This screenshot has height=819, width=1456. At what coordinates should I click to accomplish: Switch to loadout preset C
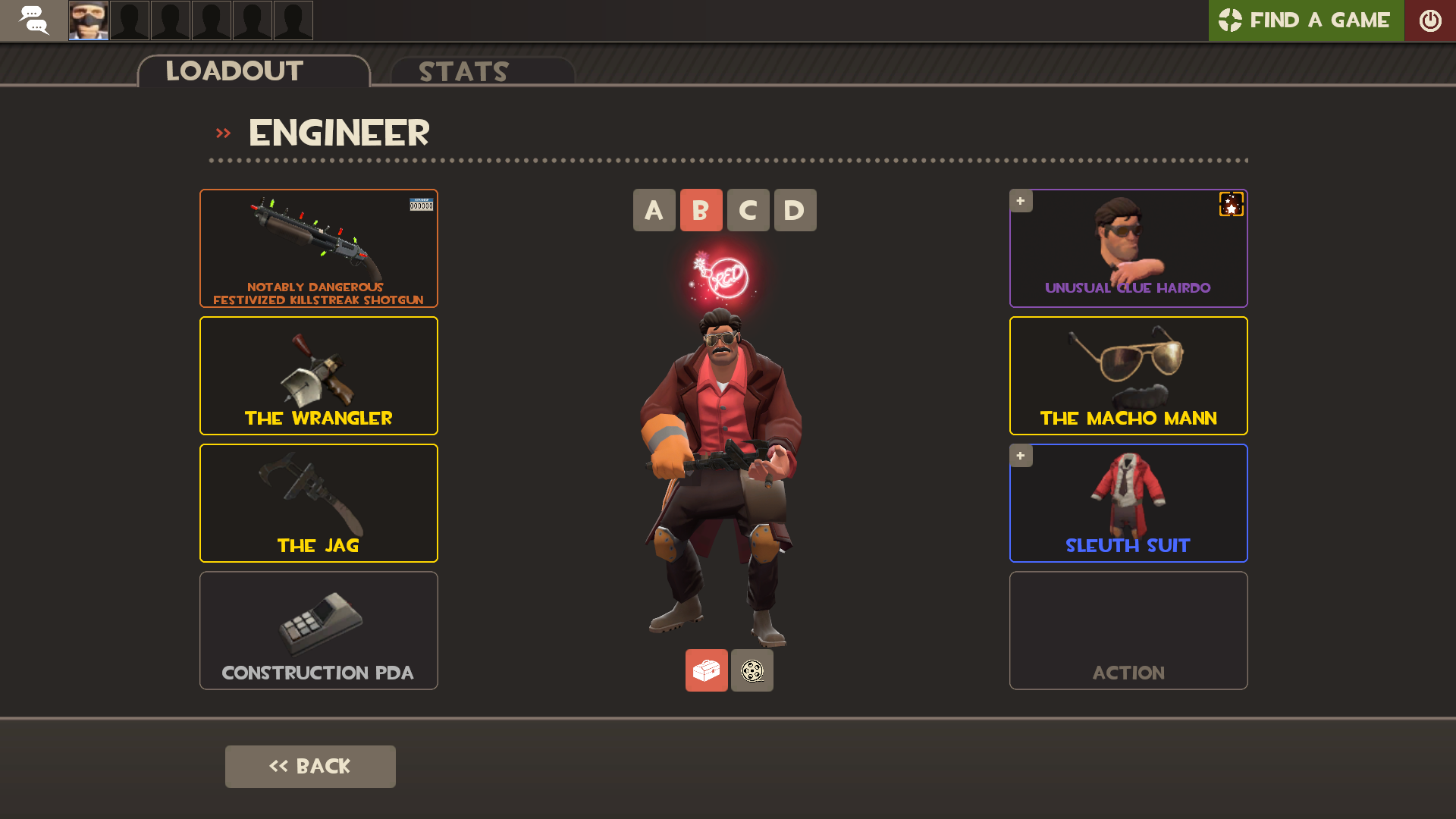tap(748, 210)
